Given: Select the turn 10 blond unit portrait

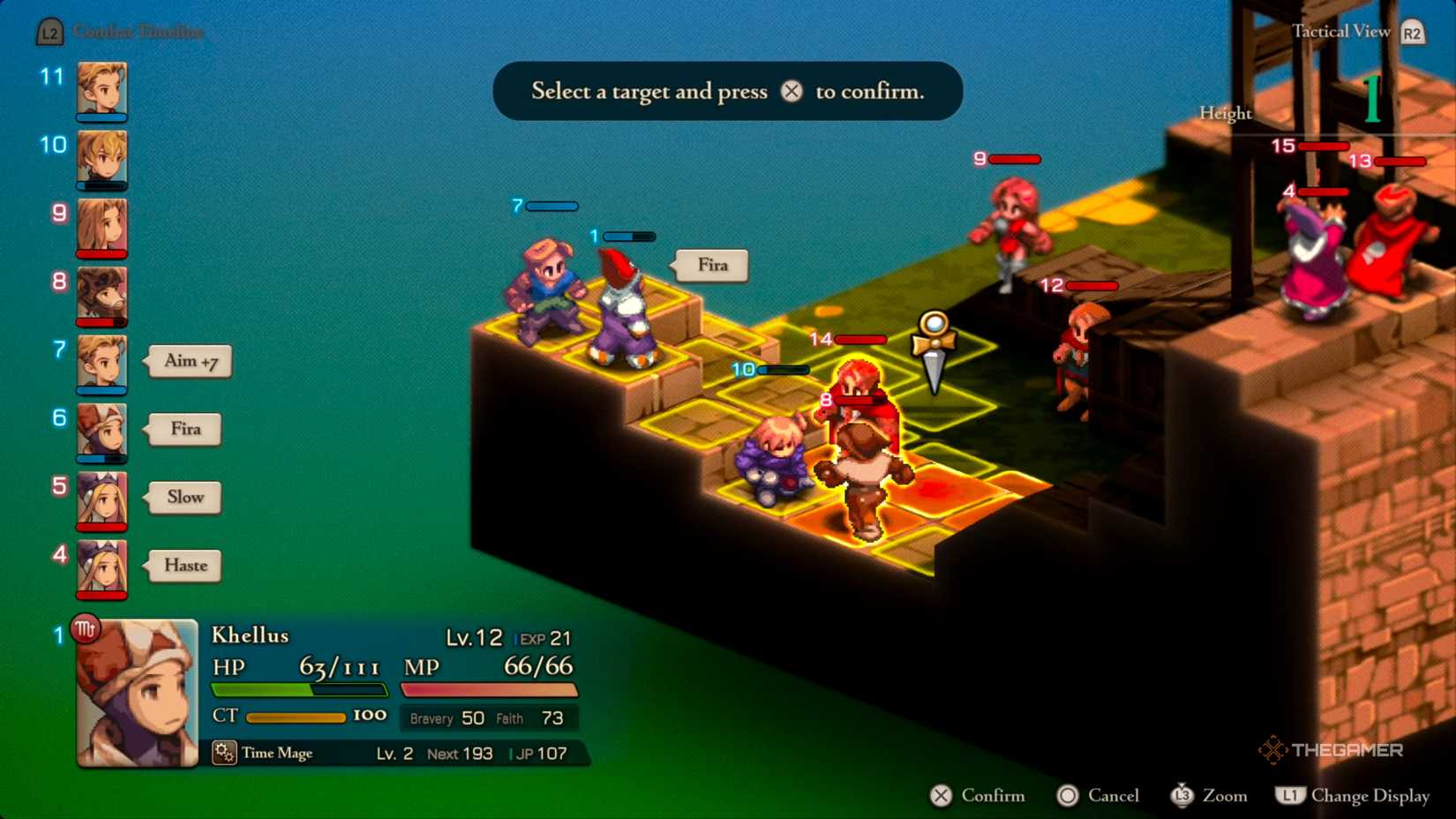Looking at the screenshot, I should [x=101, y=158].
